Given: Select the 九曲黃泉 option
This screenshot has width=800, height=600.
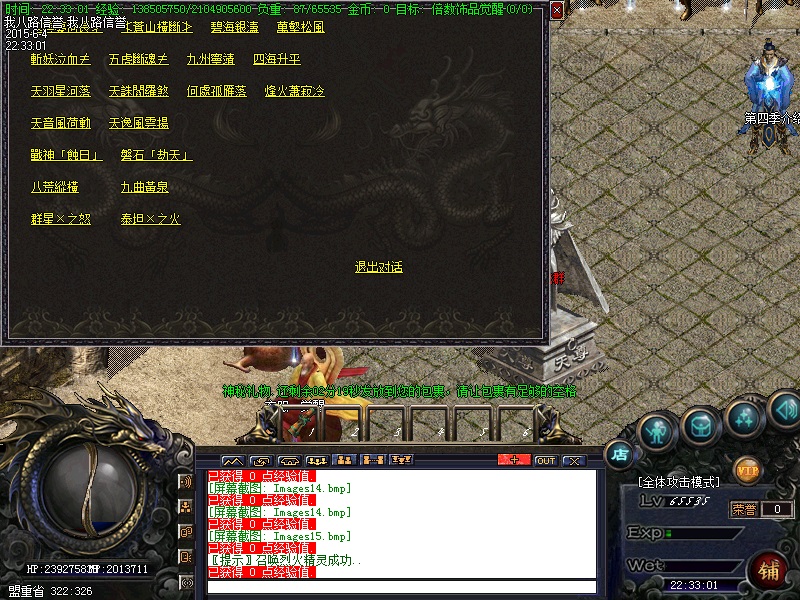Looking at the screenshot, I should point(144,187).
